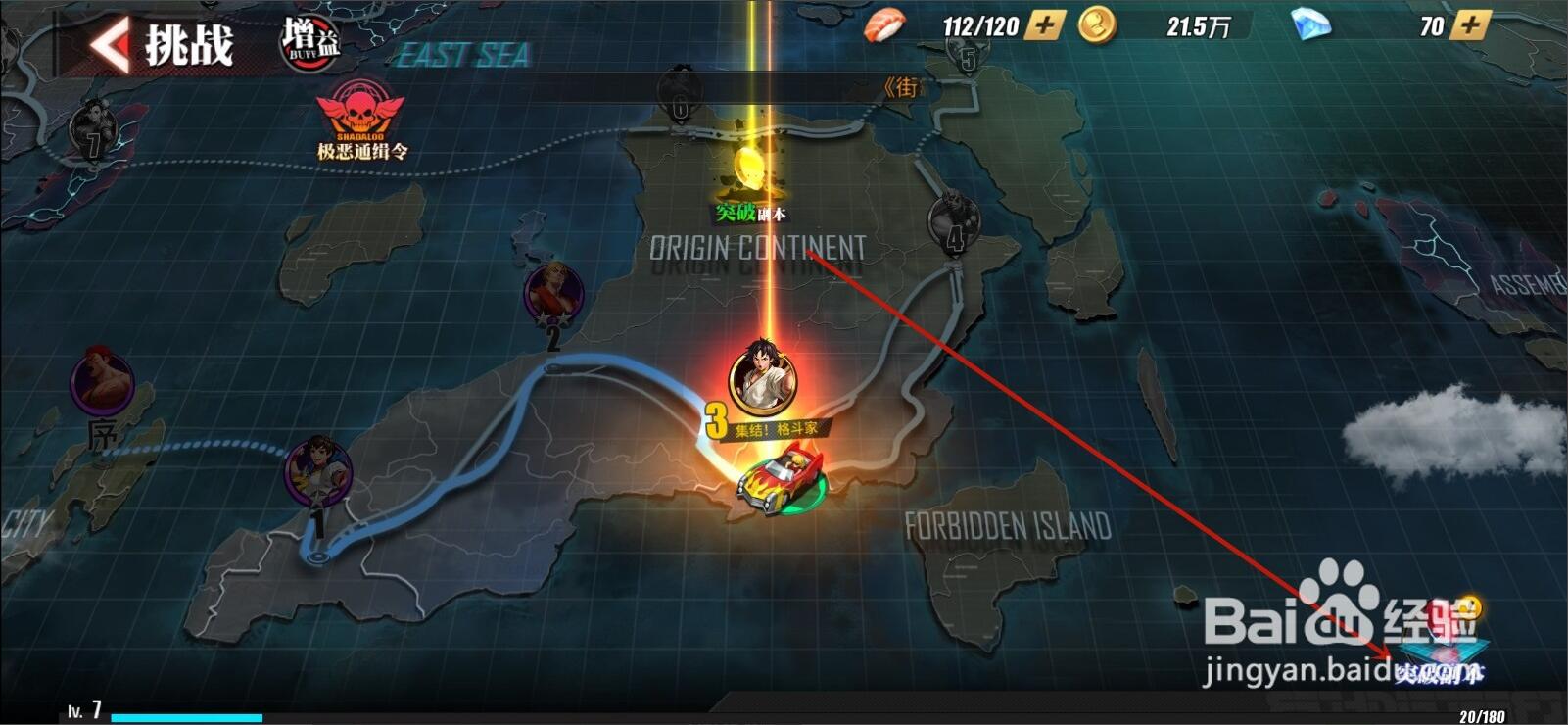Go back using the 挑战 arrow
This screenshot has width=1568, height=725.
click(x=110, y=45)
